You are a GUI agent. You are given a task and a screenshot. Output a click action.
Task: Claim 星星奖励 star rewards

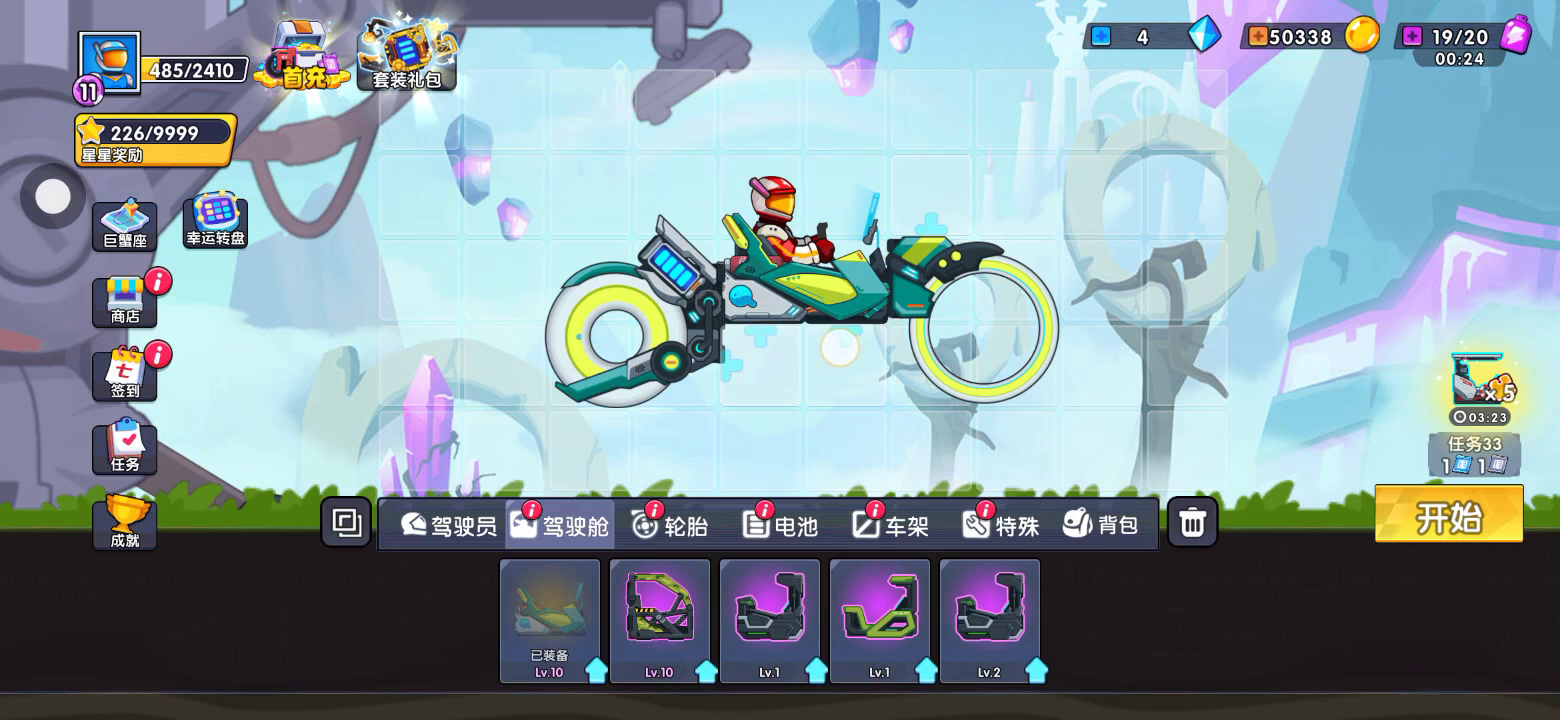click(155, 139)
